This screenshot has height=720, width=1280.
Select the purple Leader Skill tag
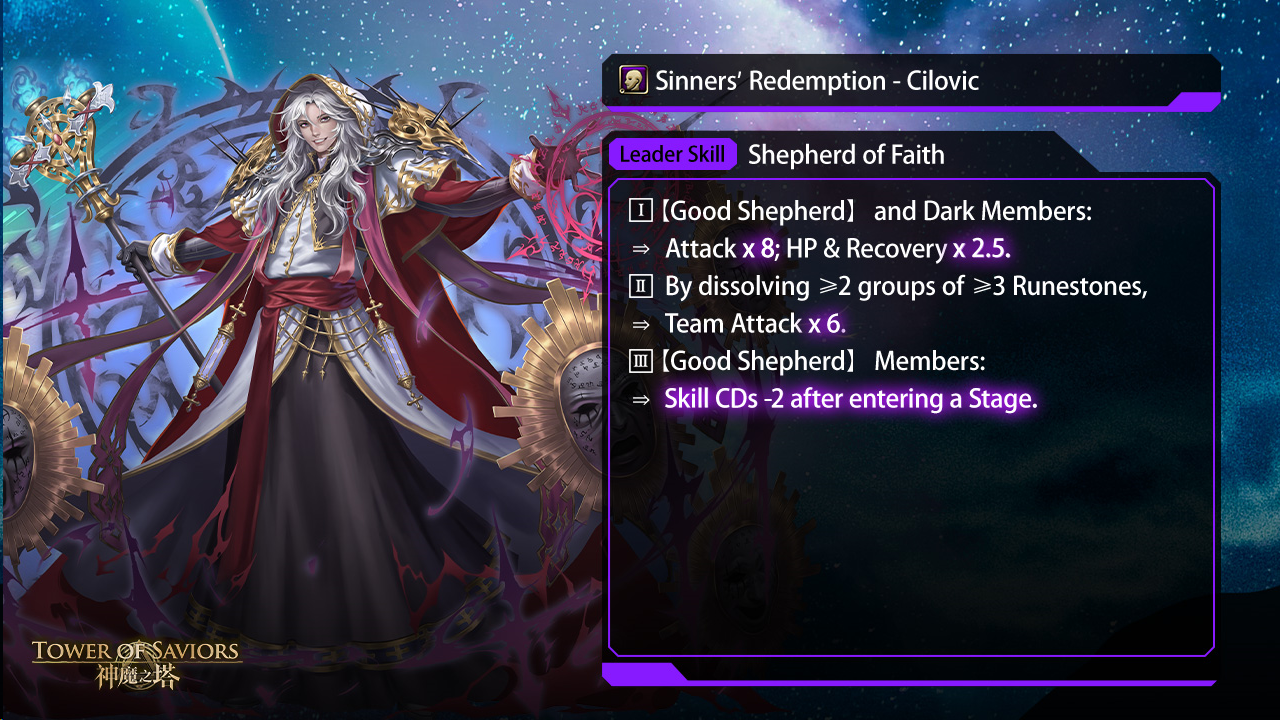672,155
